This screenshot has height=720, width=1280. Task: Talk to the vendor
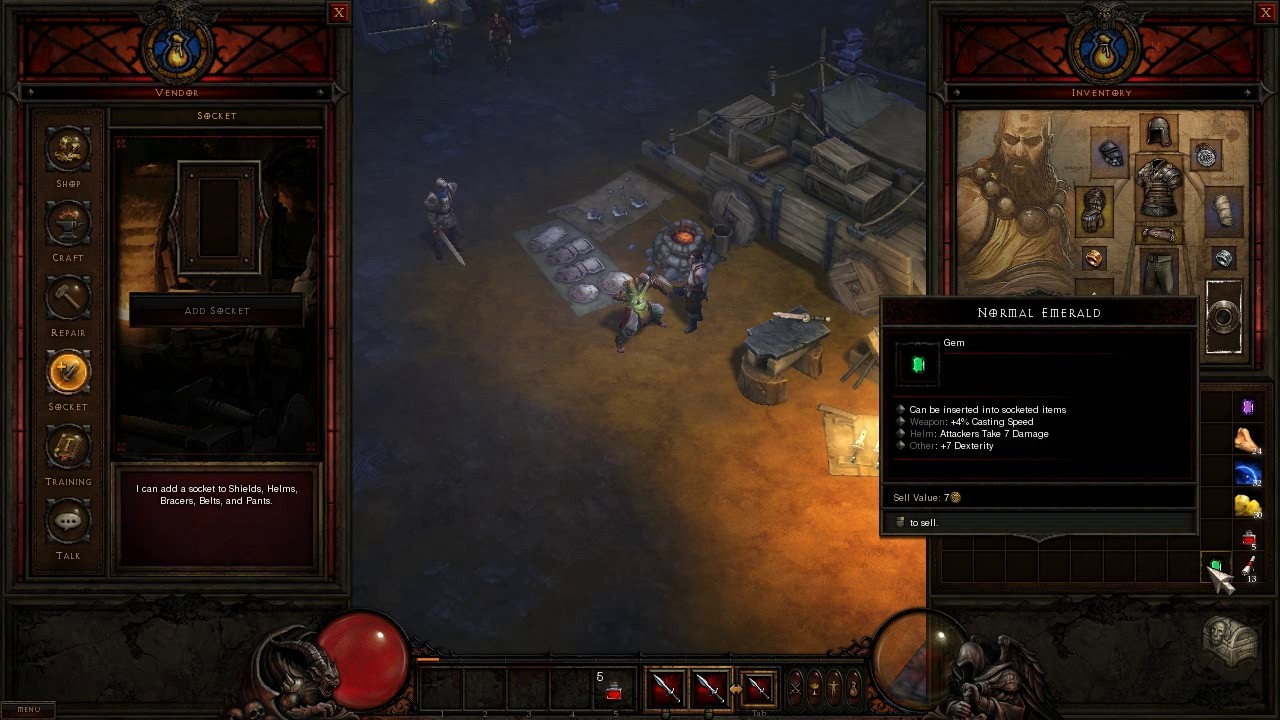click(68, 523)
